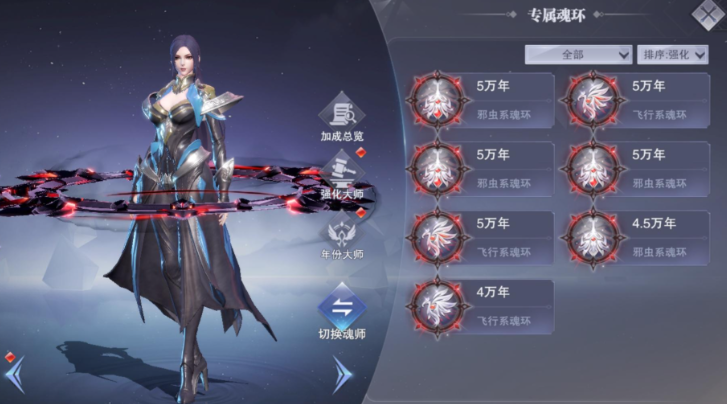Show the previous character with left arrow
The height and width of the screenshot is (404, 727).
click(x=14, y=373)
